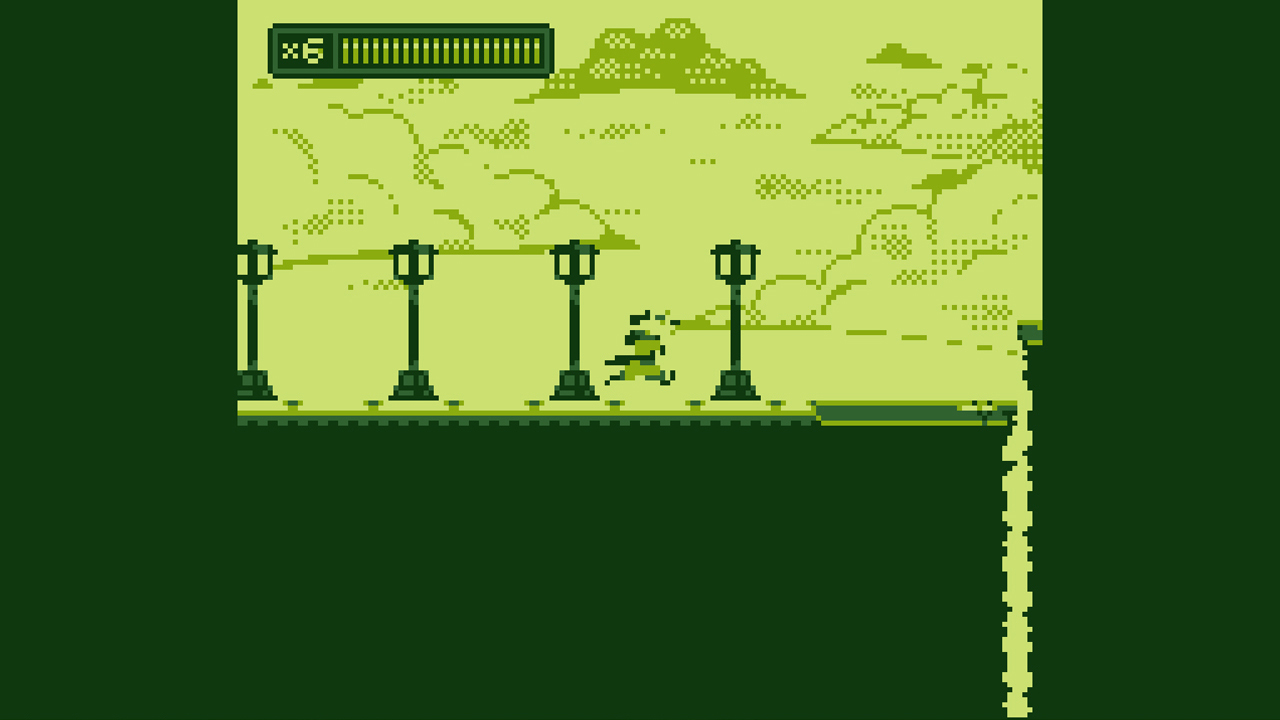Select the leftmost lamp post
The height and width of the screenshot is (720, 1280).
[x=257, y=320]
